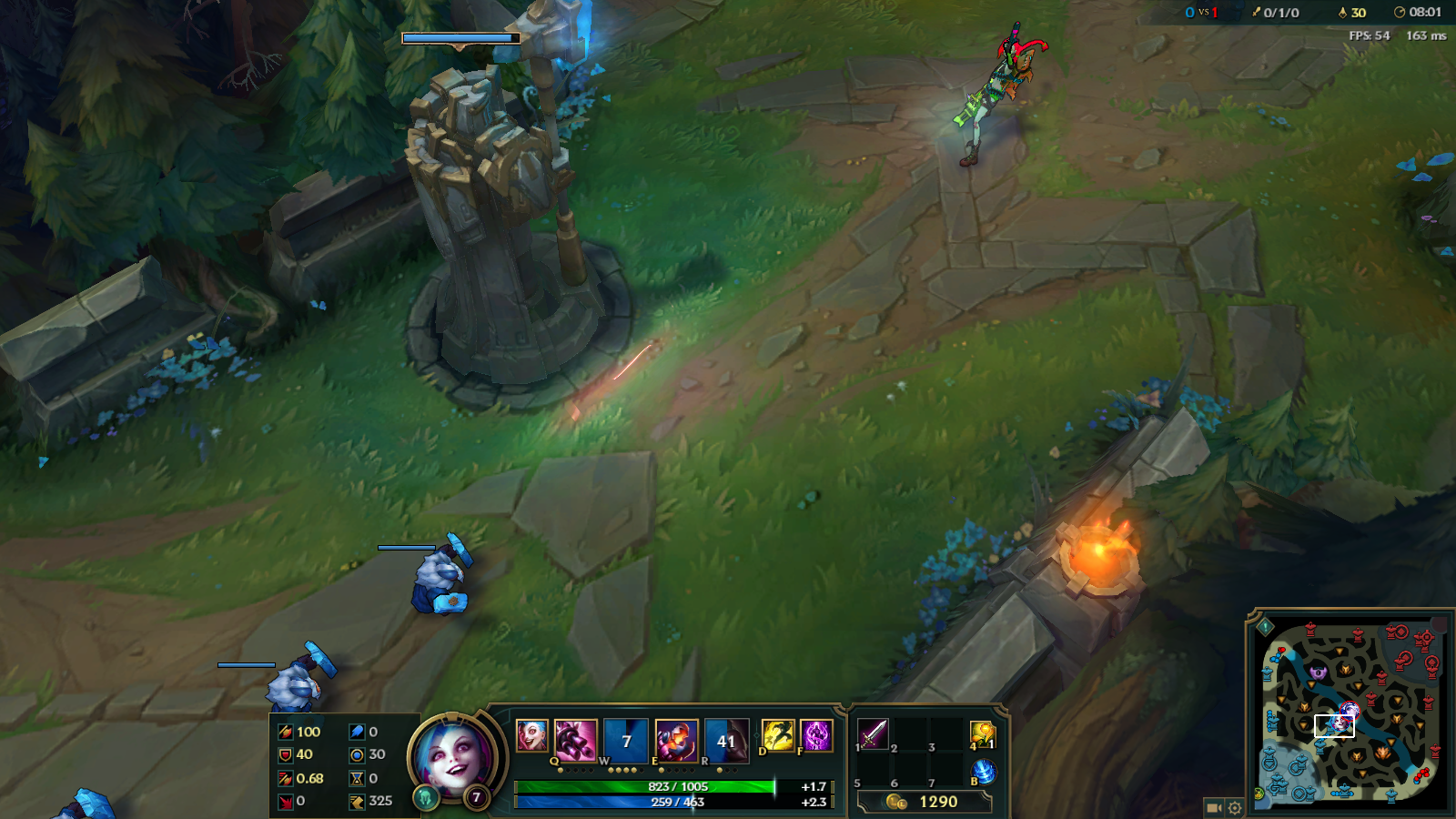Viewport: 1456px width, 819px height.
Task: Select Jinx's passive ability icon
Action: pyautogui.click(x=531, y=735)
